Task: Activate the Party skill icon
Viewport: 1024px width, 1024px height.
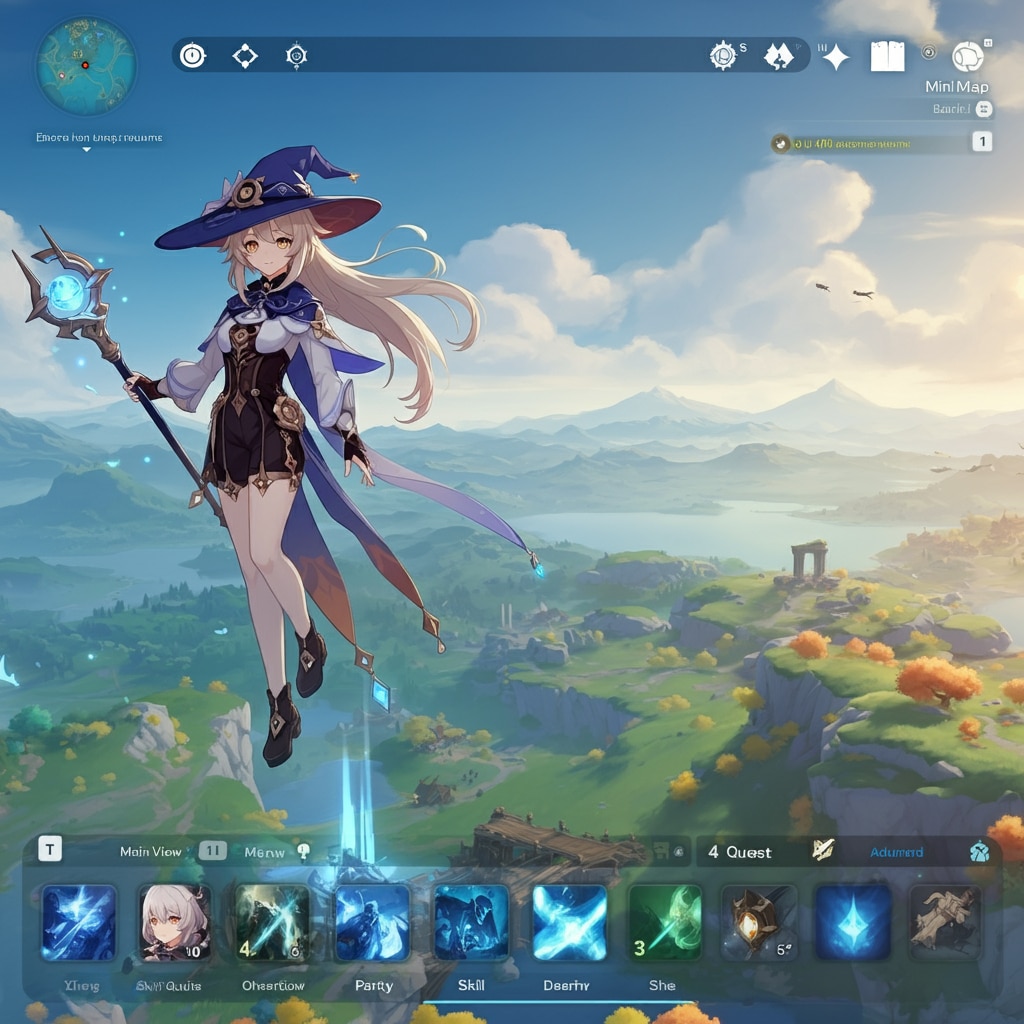Action: tap(372, 923)
